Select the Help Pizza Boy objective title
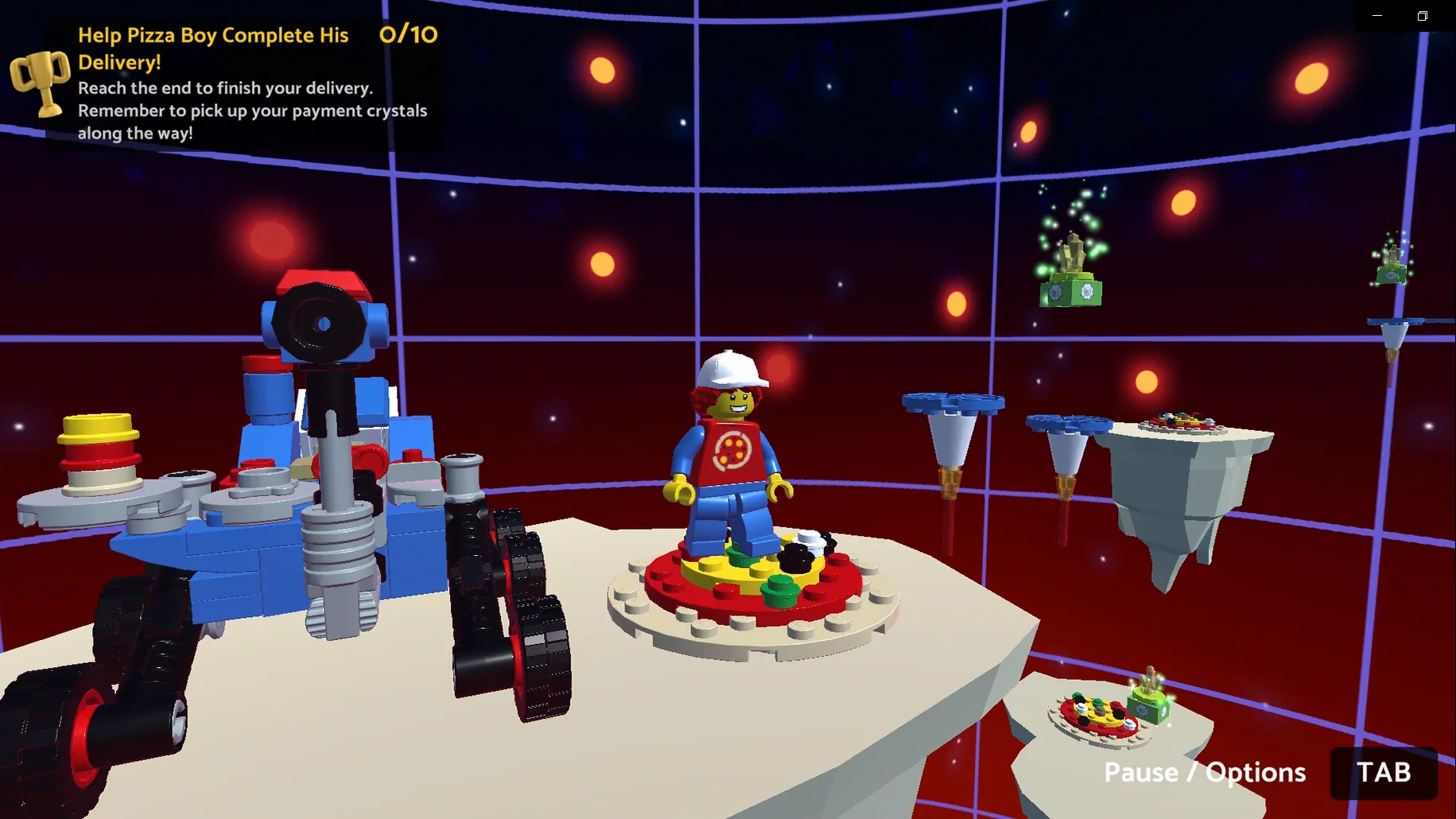1456x819 pixels. click(212, 48)
